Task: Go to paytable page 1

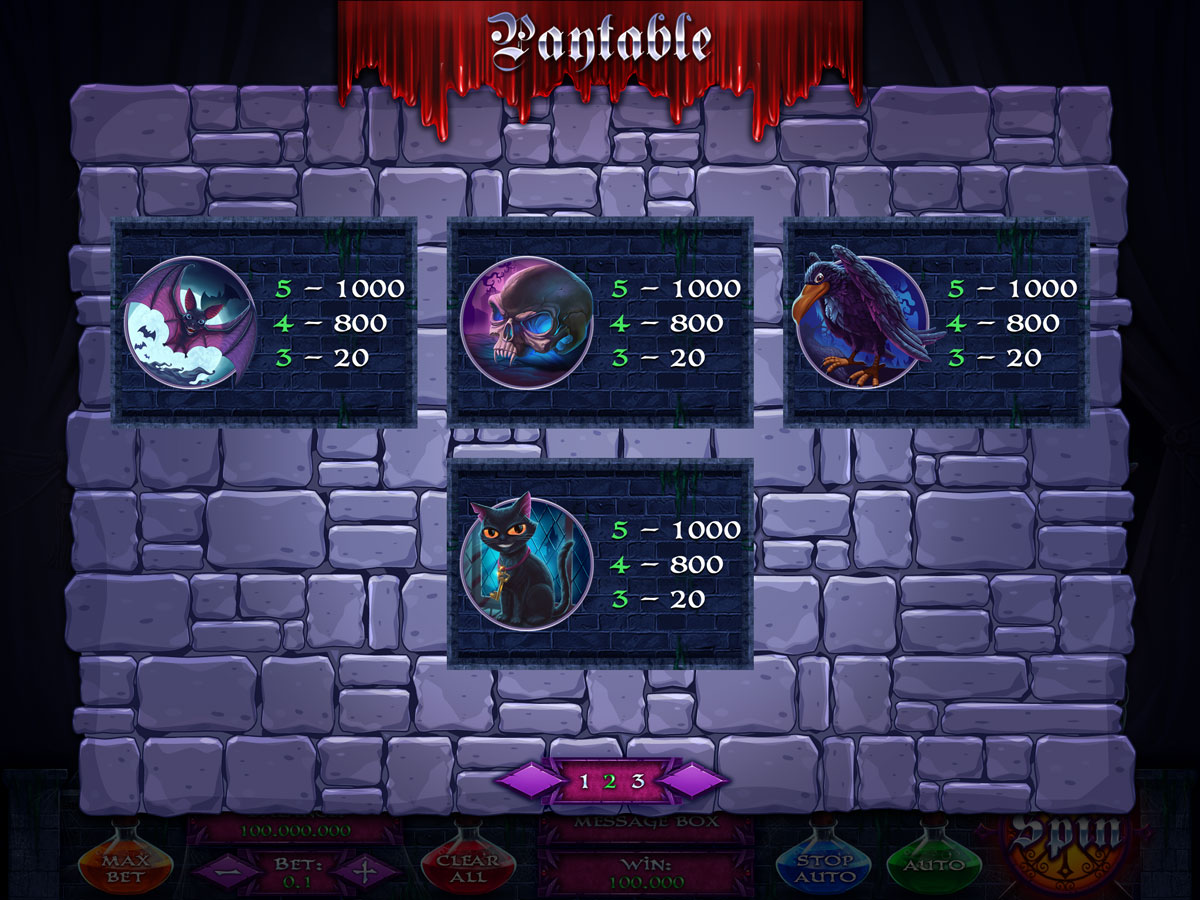Action: (x=585, y=782)
